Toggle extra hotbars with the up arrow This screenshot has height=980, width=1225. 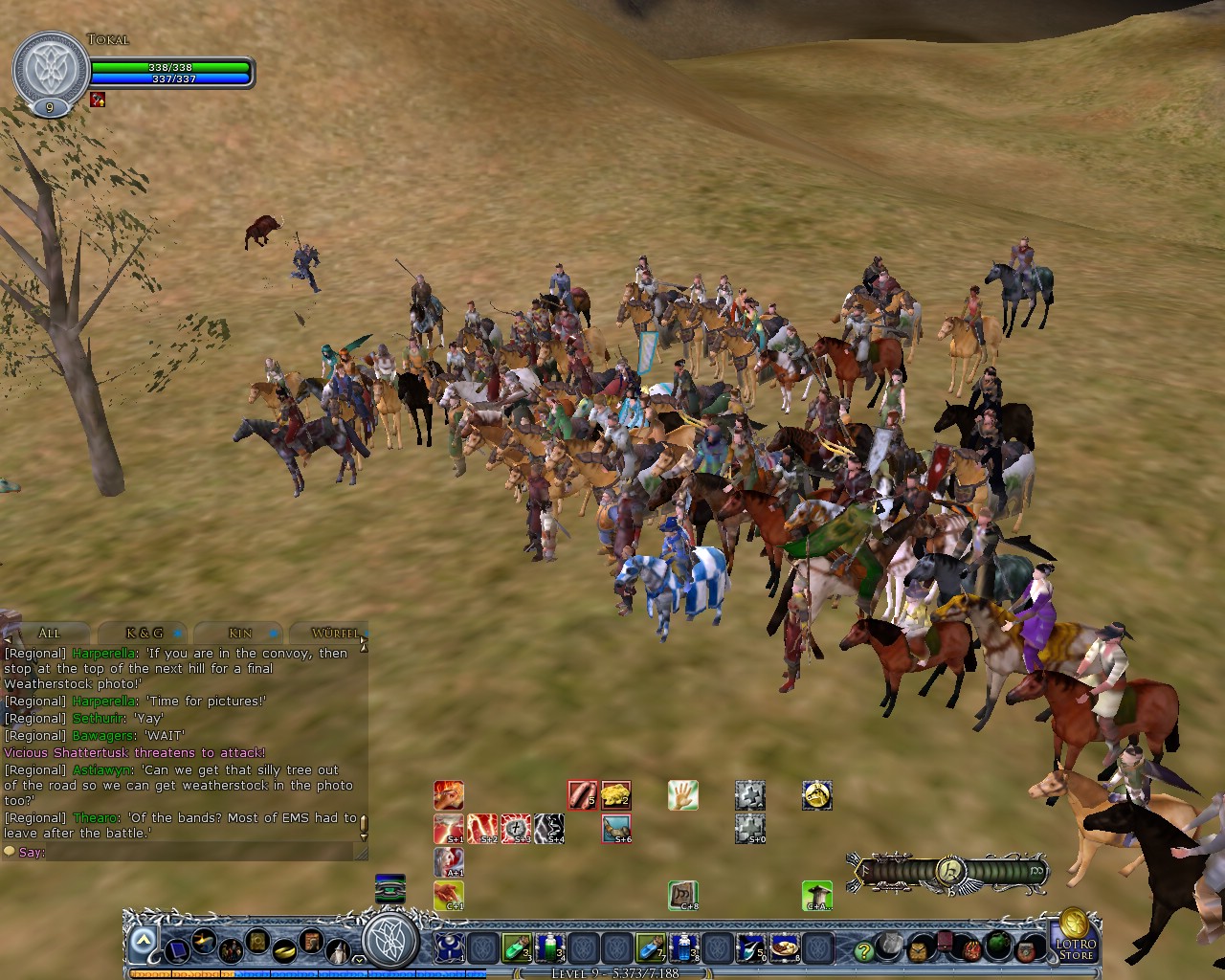tap(144, 939)
